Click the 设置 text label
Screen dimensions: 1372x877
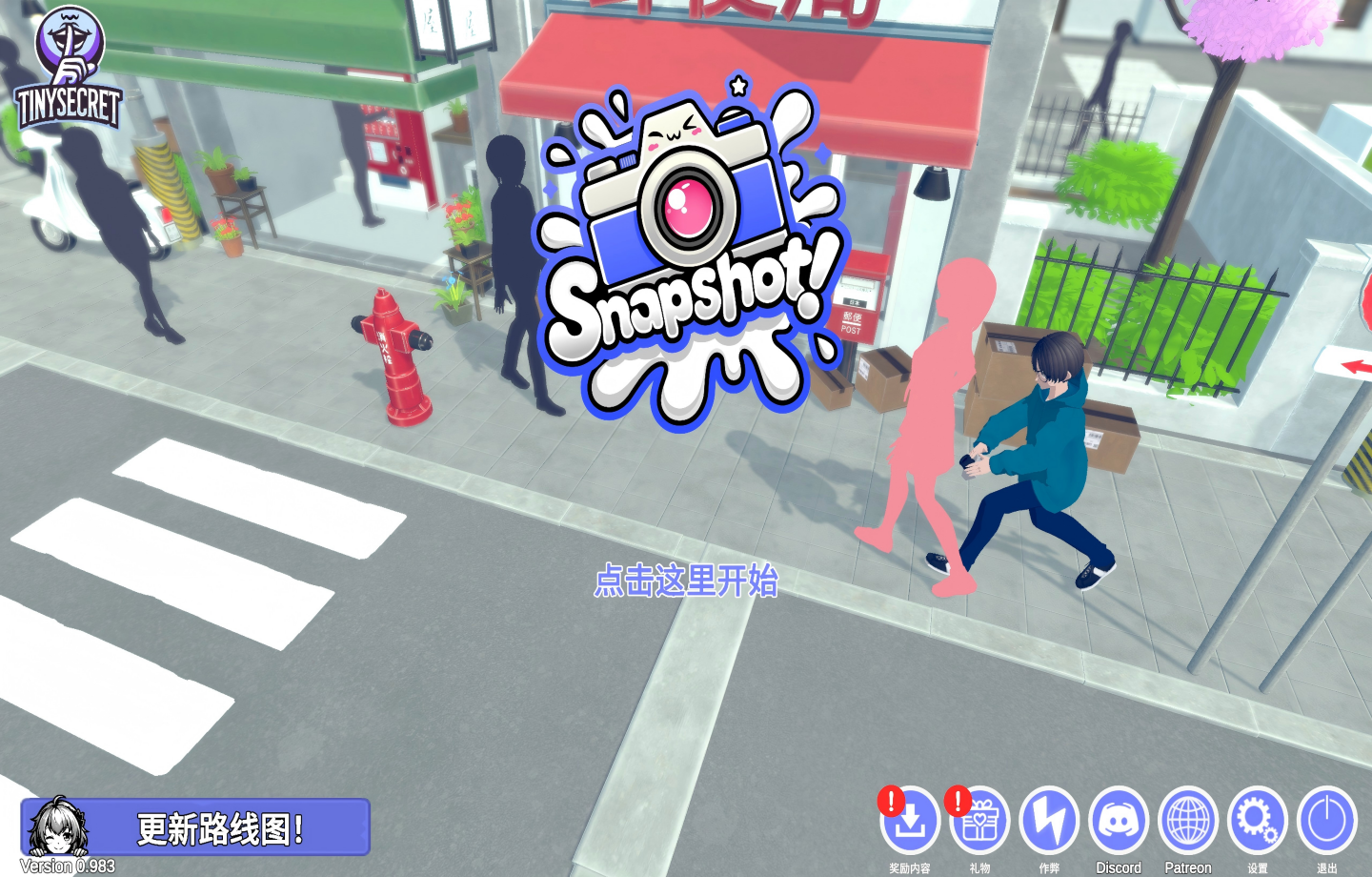tap(1257, 868)
